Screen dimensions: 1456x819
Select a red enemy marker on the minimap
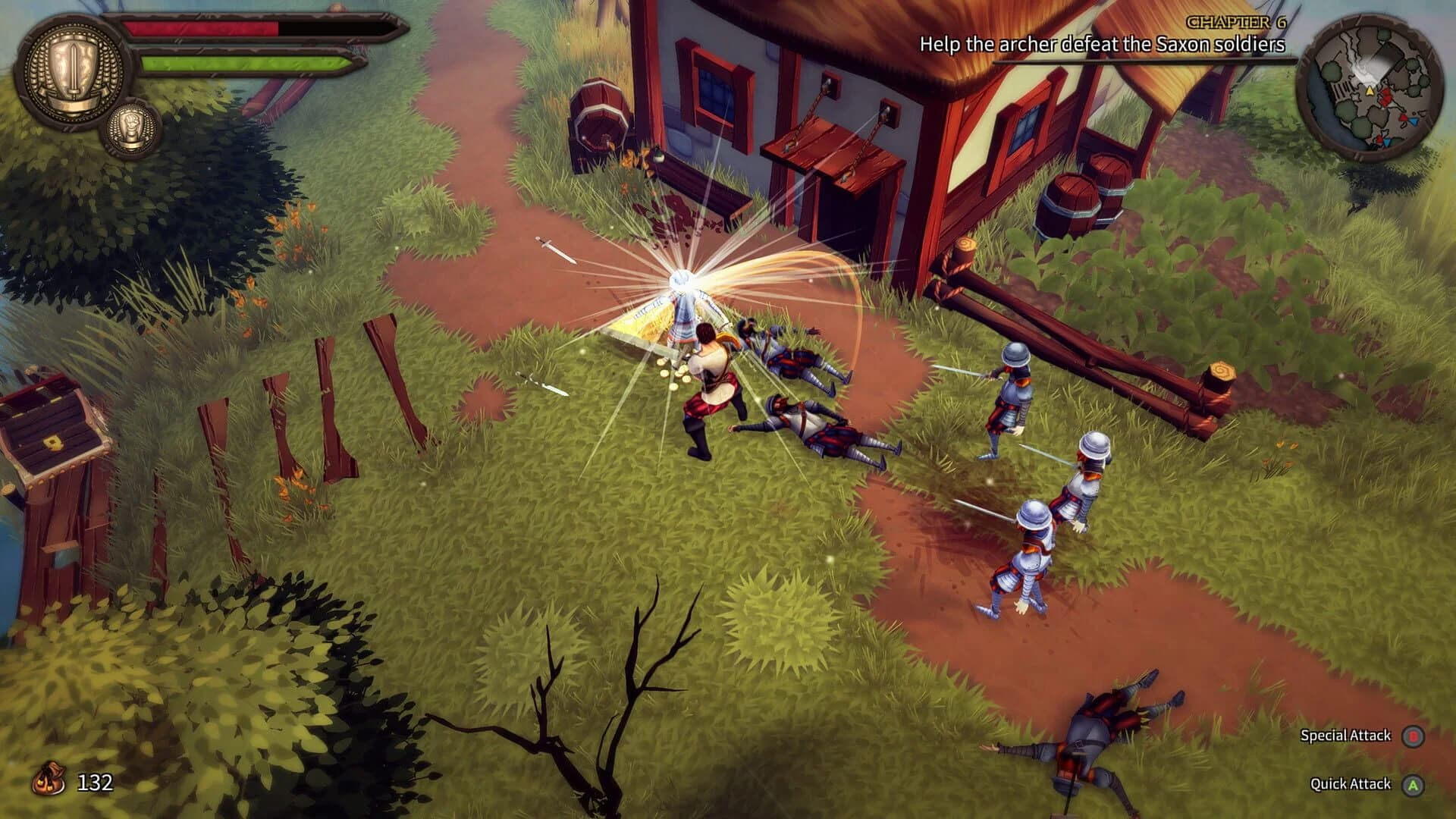[1387, 96]
